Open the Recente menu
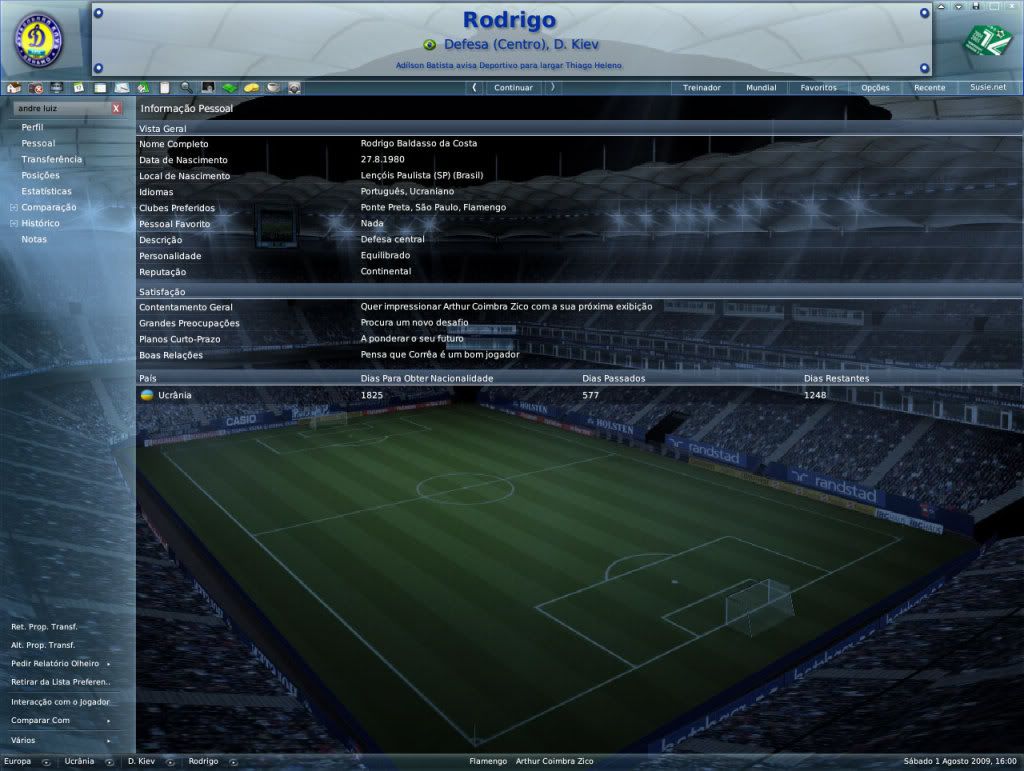The height and width of the screenshot is (771, 1024). pyautogui.click(x=929, y=88)
